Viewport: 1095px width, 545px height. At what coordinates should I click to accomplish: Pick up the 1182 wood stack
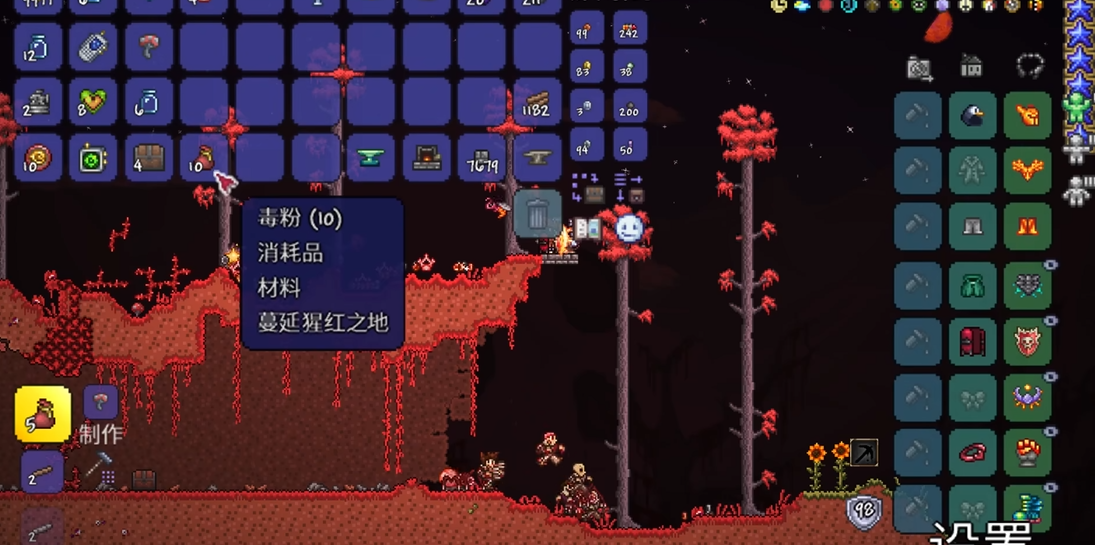click(537, 101)
